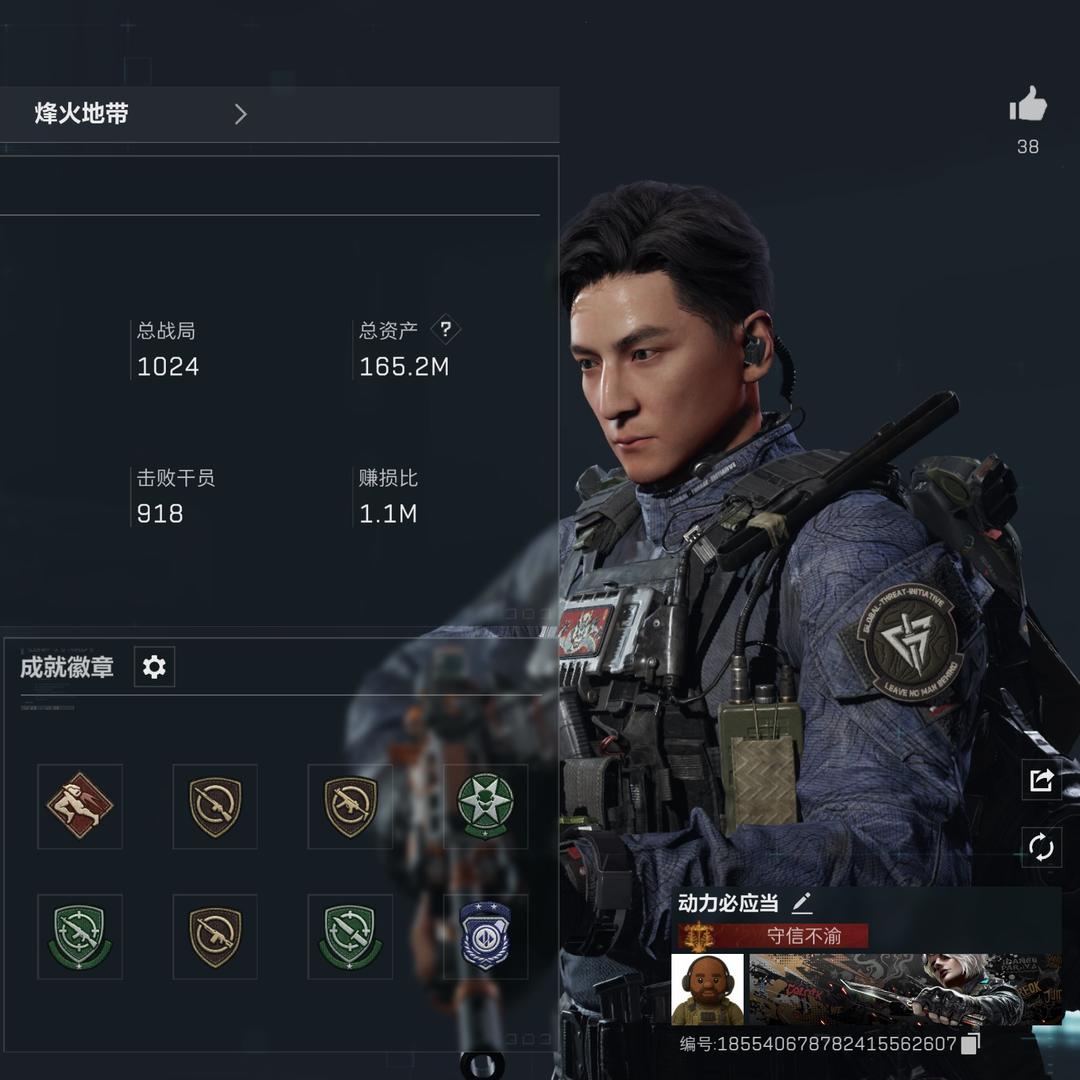Select the blue shield achievement badge
Screen dimensions: 1080x1080
[x=485, y=936]
